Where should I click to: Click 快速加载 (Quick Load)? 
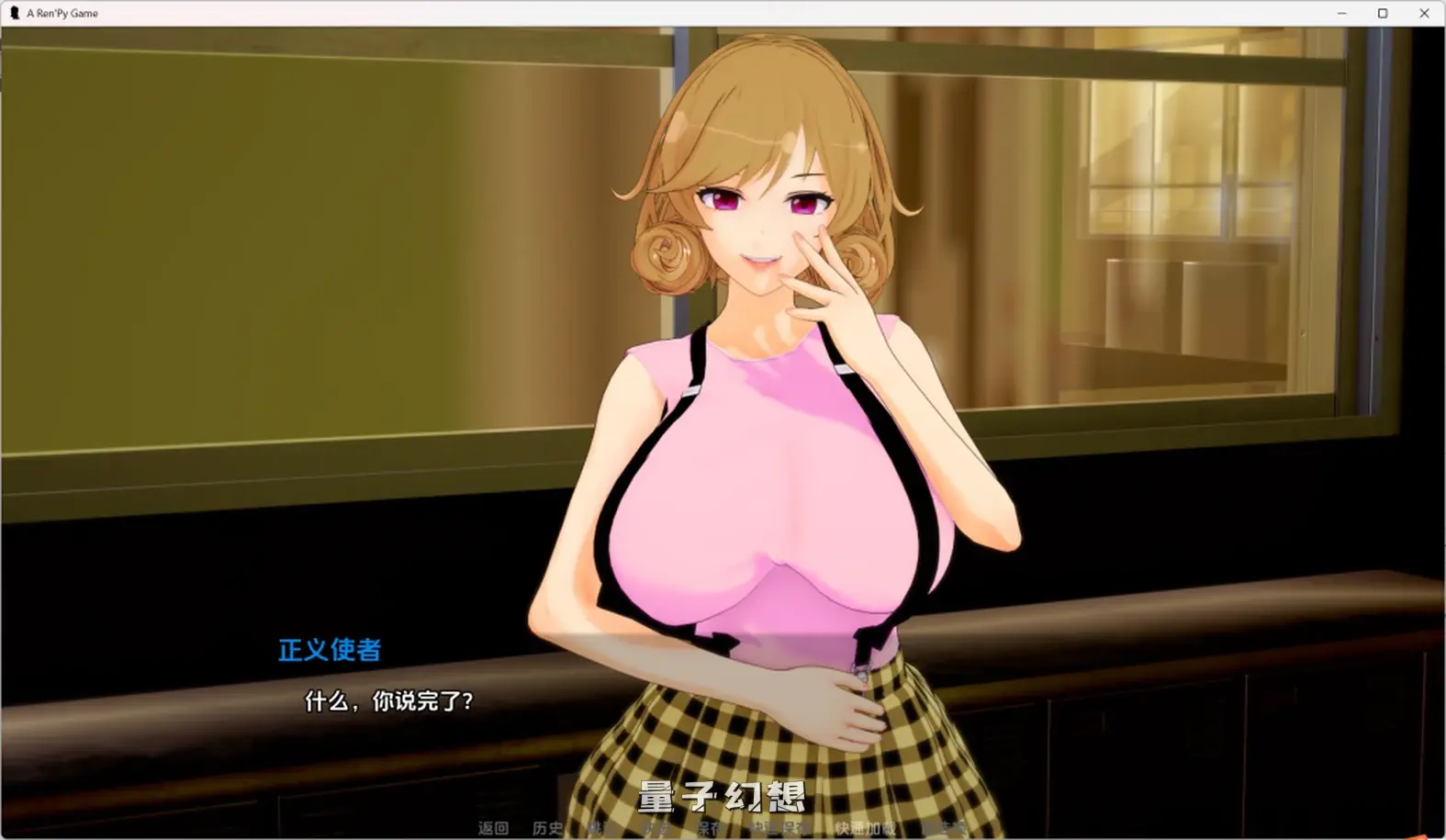coord(864,827)
